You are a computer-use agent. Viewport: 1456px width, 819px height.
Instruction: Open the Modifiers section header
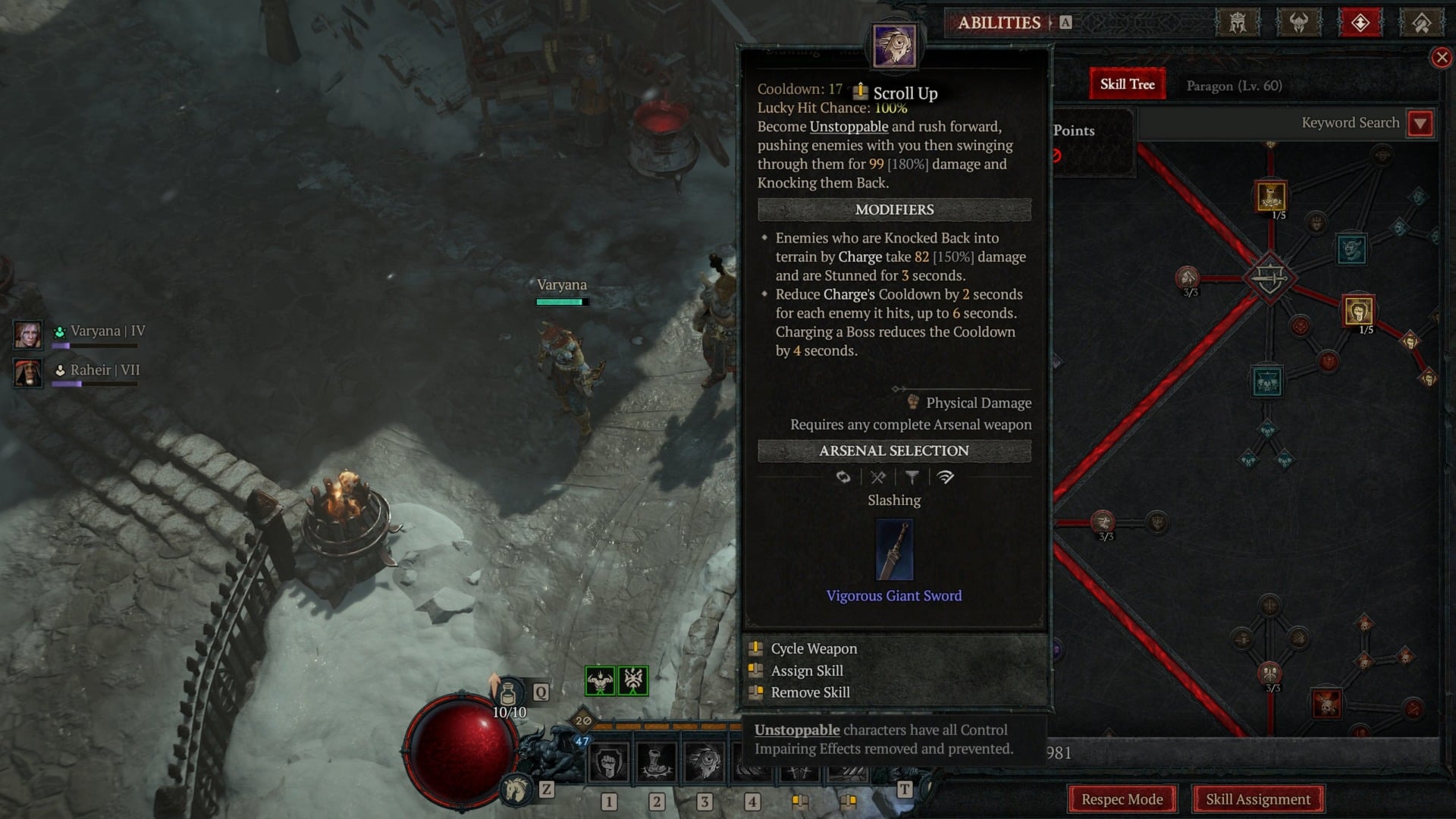[895, 210]
